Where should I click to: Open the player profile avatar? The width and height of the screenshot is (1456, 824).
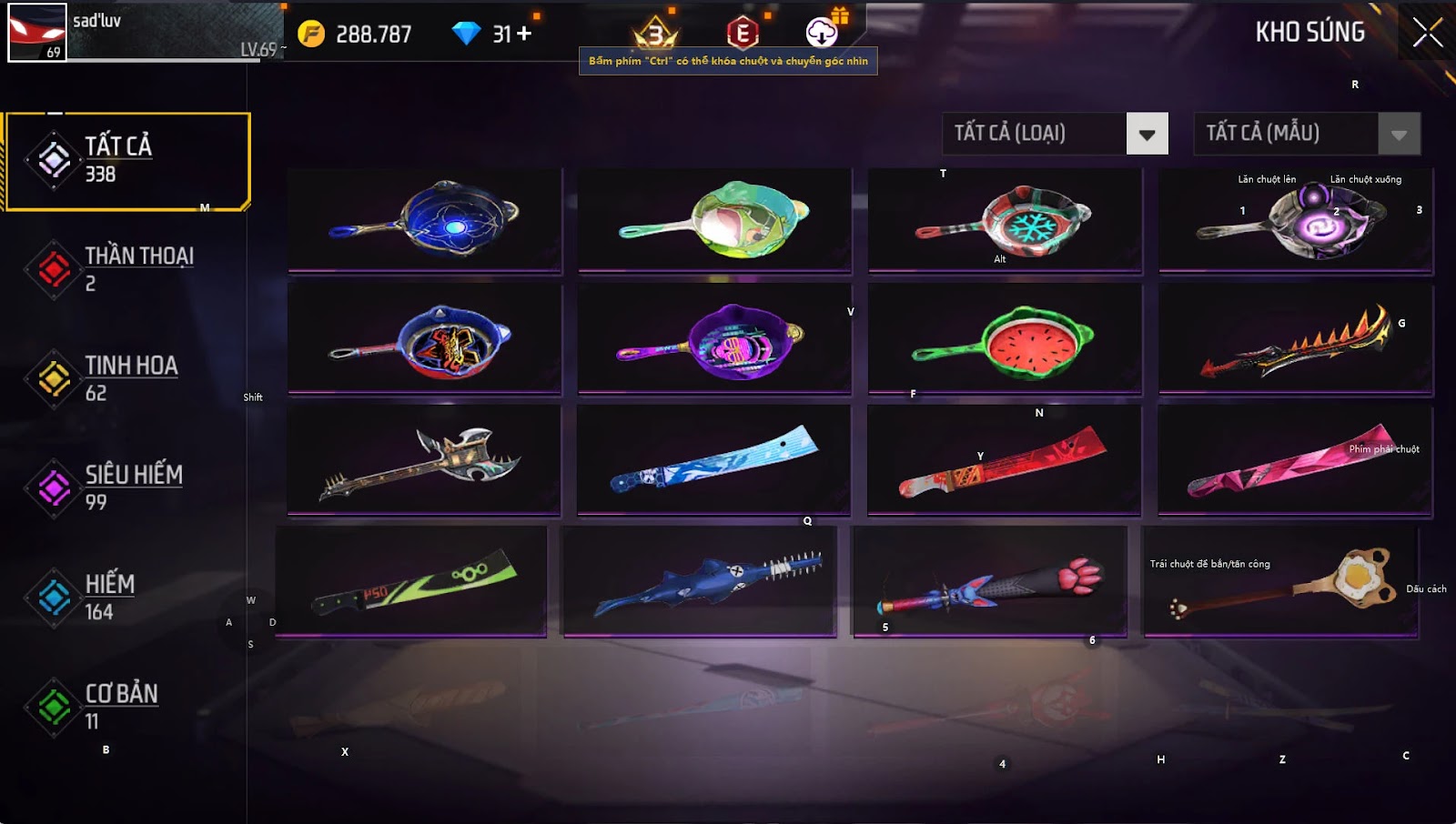tap(36, 33)
